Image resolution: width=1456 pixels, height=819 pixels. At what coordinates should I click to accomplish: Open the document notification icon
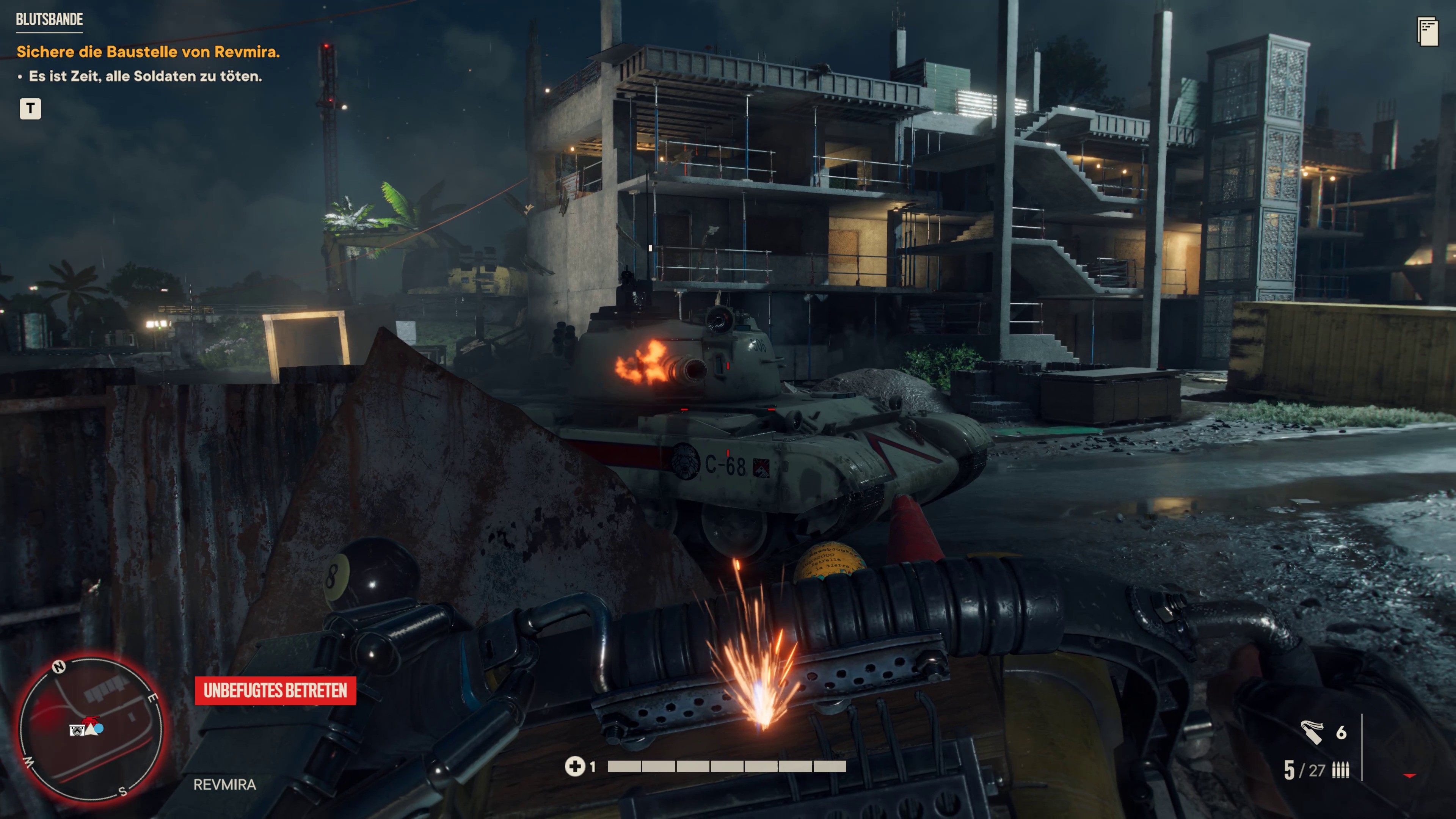click(1427, 31)
